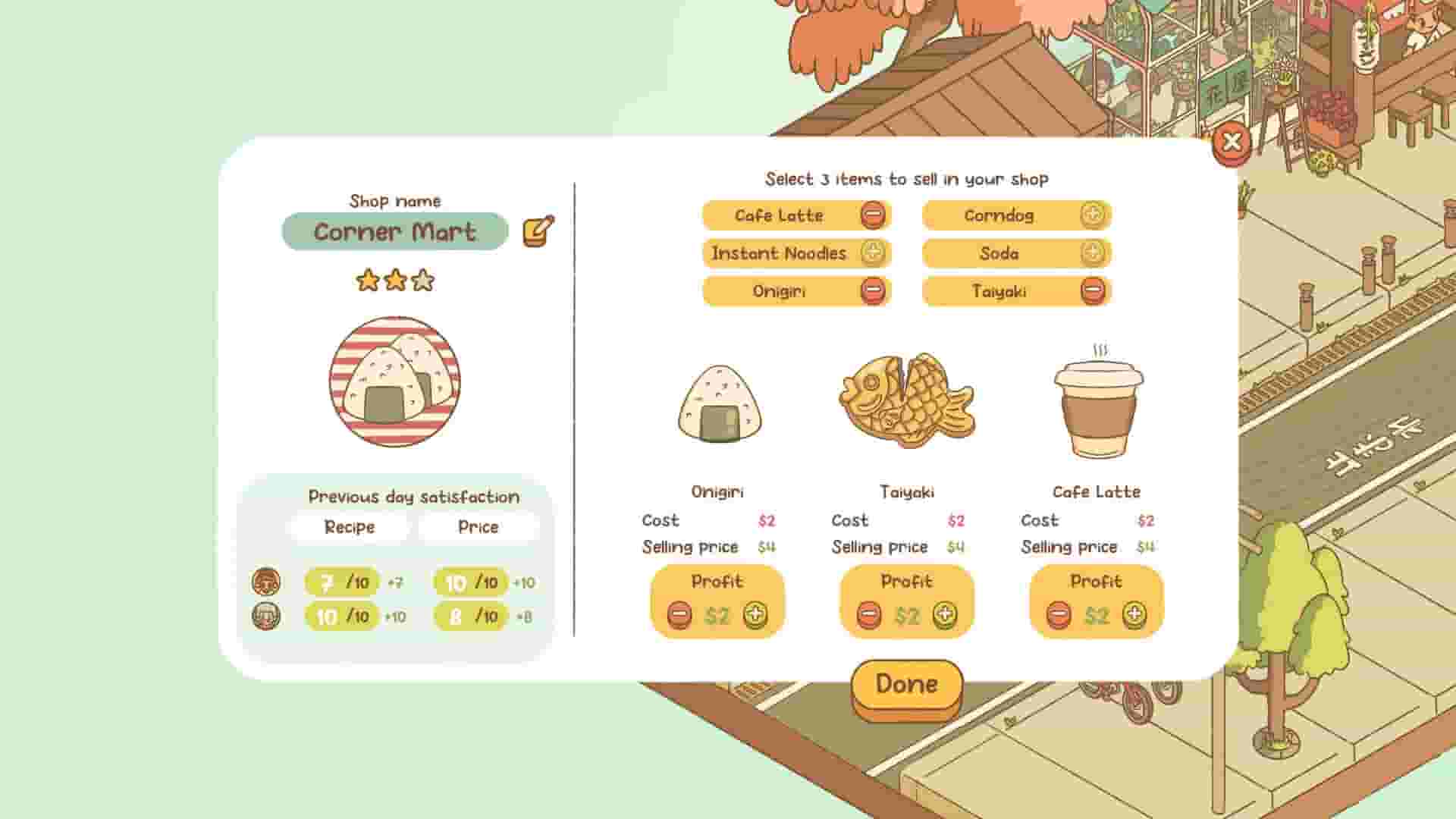
Task: Click the middle star under shop name
Action: [x=394, y=280]
